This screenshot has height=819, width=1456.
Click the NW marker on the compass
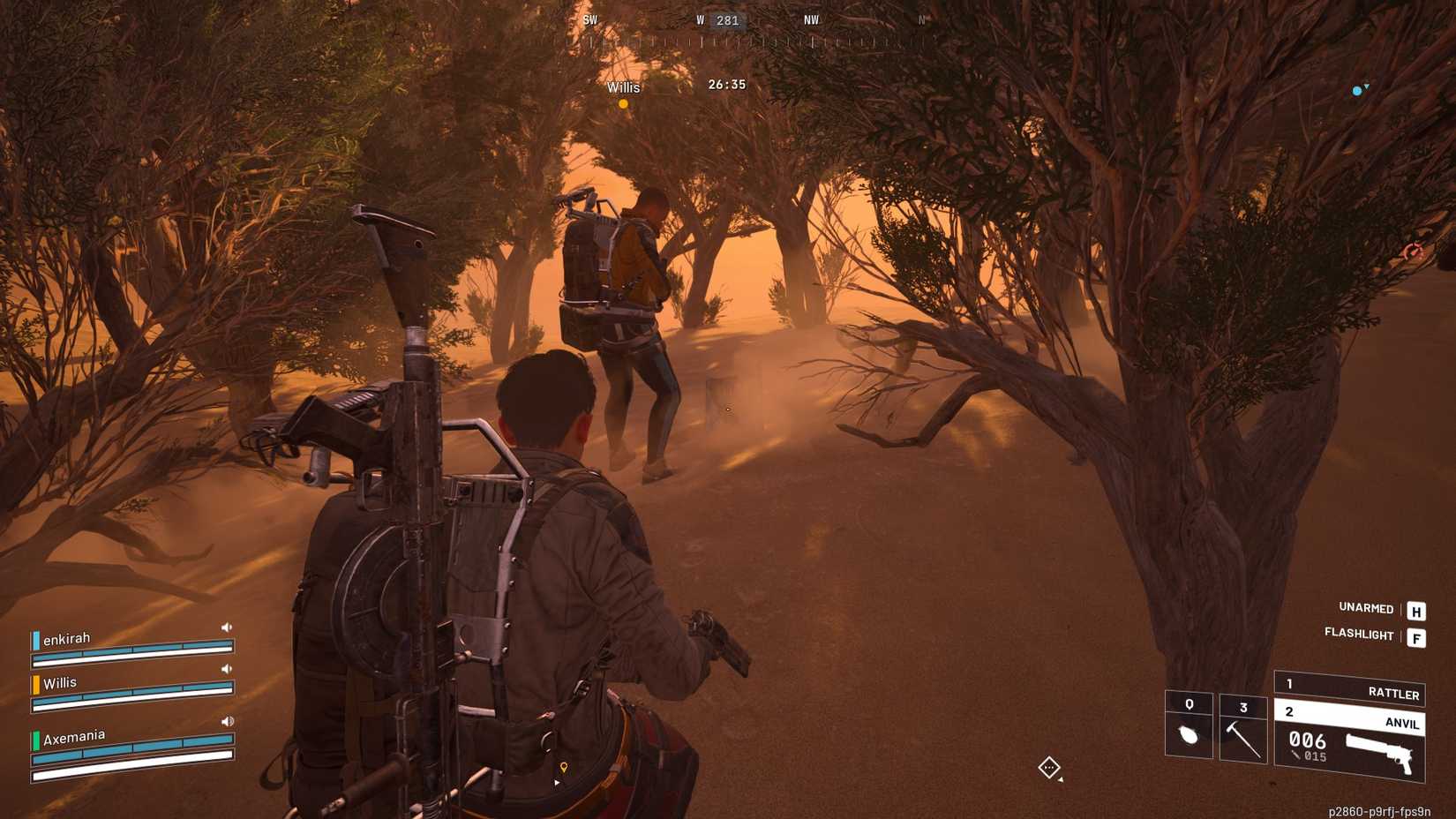coord(811,19)
